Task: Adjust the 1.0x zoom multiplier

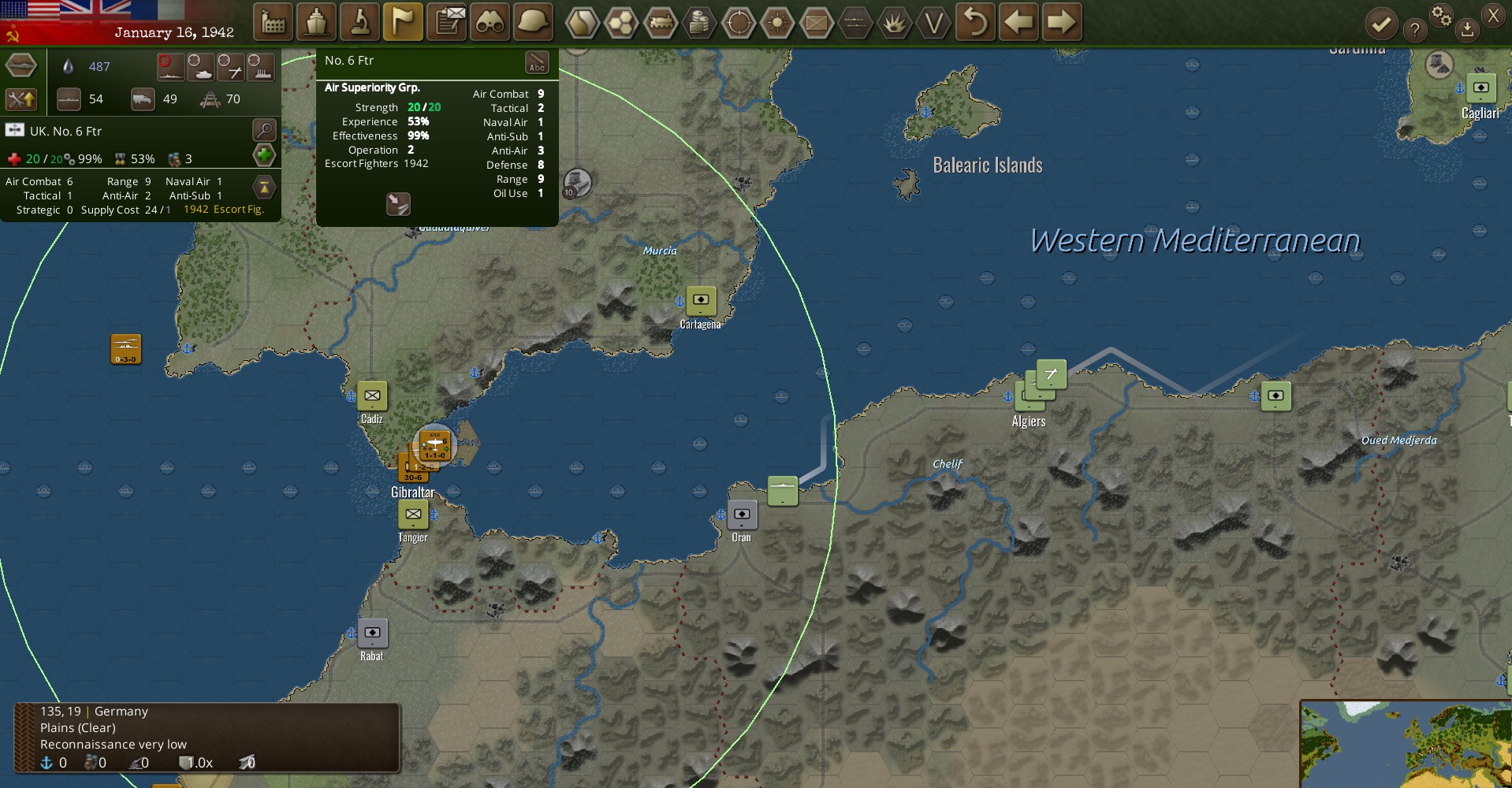Action: (x=195, y=762)
